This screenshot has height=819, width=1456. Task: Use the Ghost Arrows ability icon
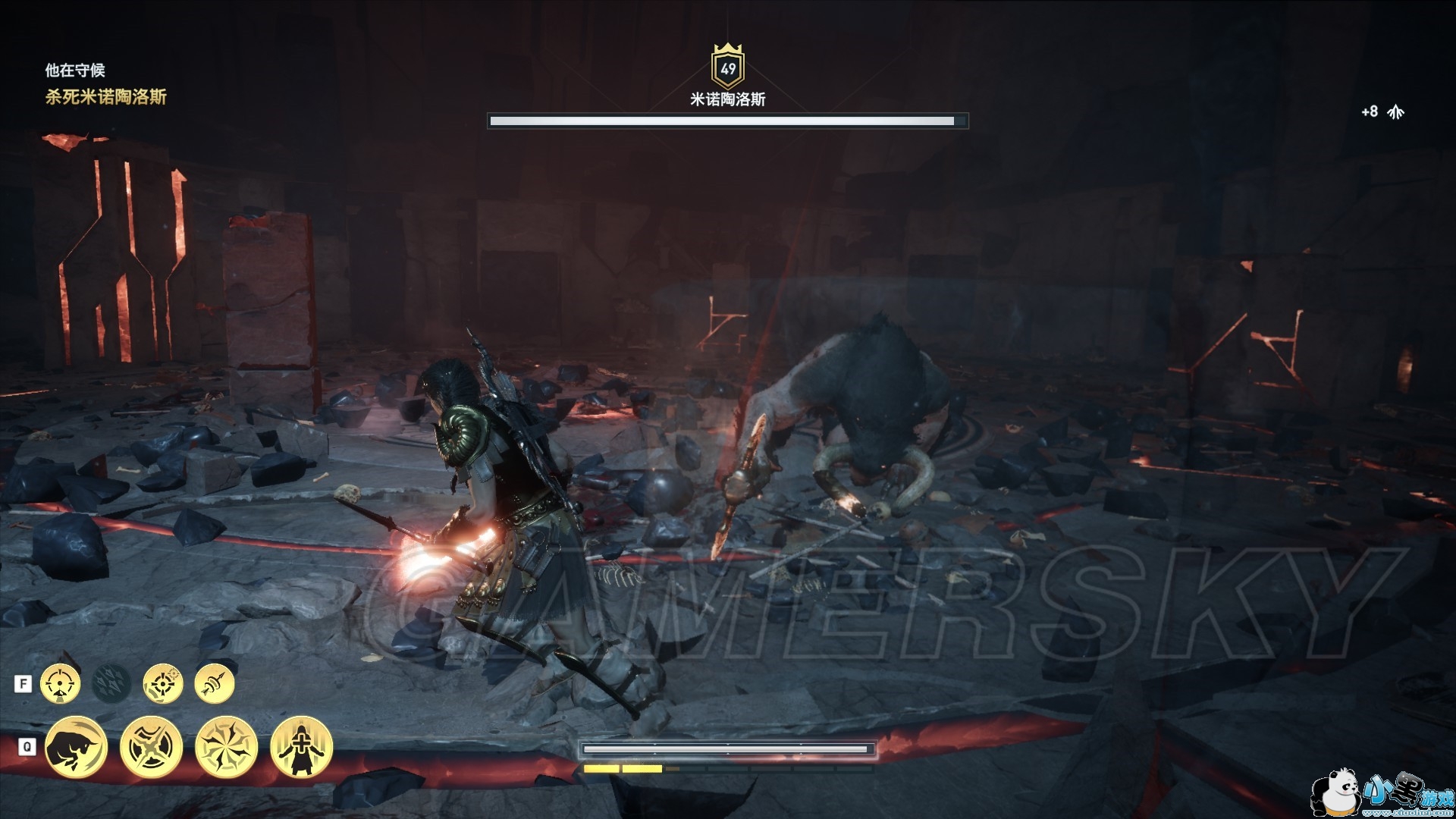point(215,684)
